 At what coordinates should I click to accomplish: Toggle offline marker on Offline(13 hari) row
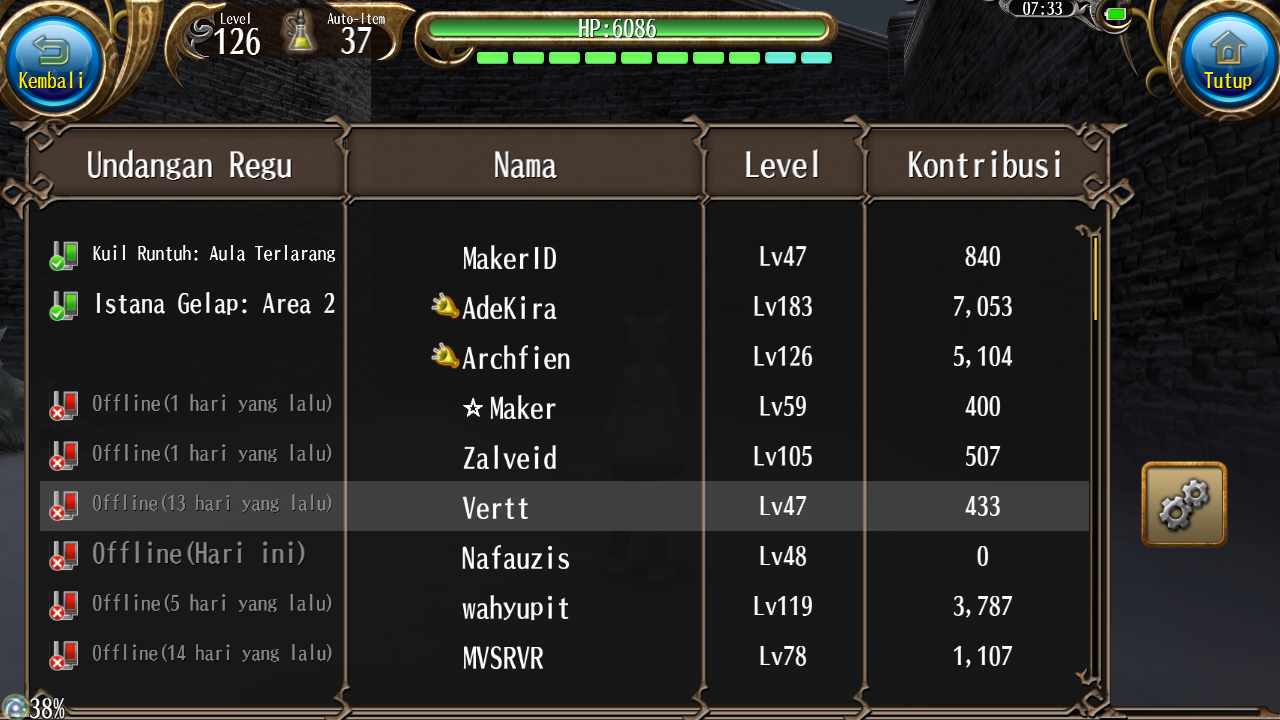[63, 504]
